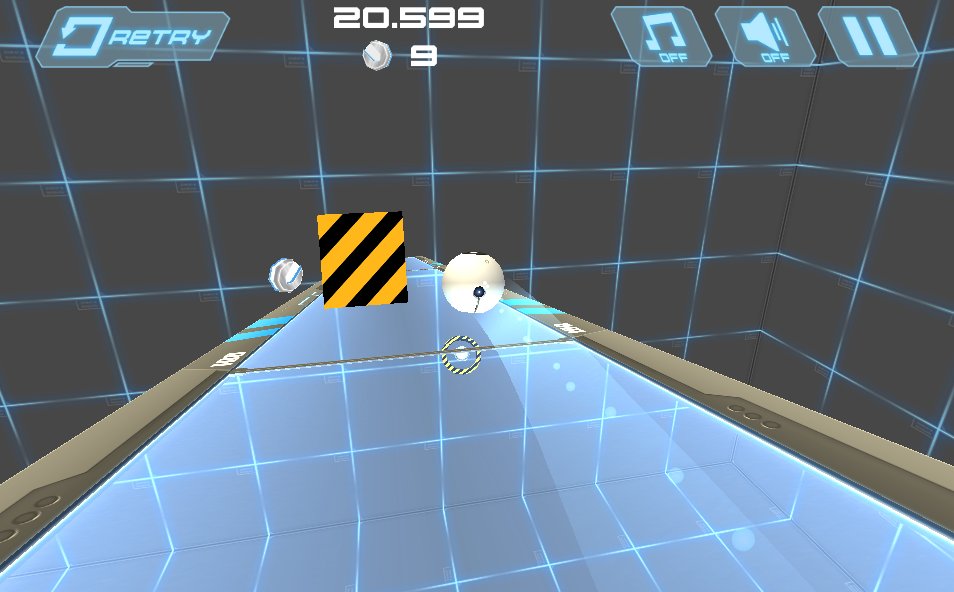Toggle the sound effects speaker button
954x592 pixels.
click(765, 37)
